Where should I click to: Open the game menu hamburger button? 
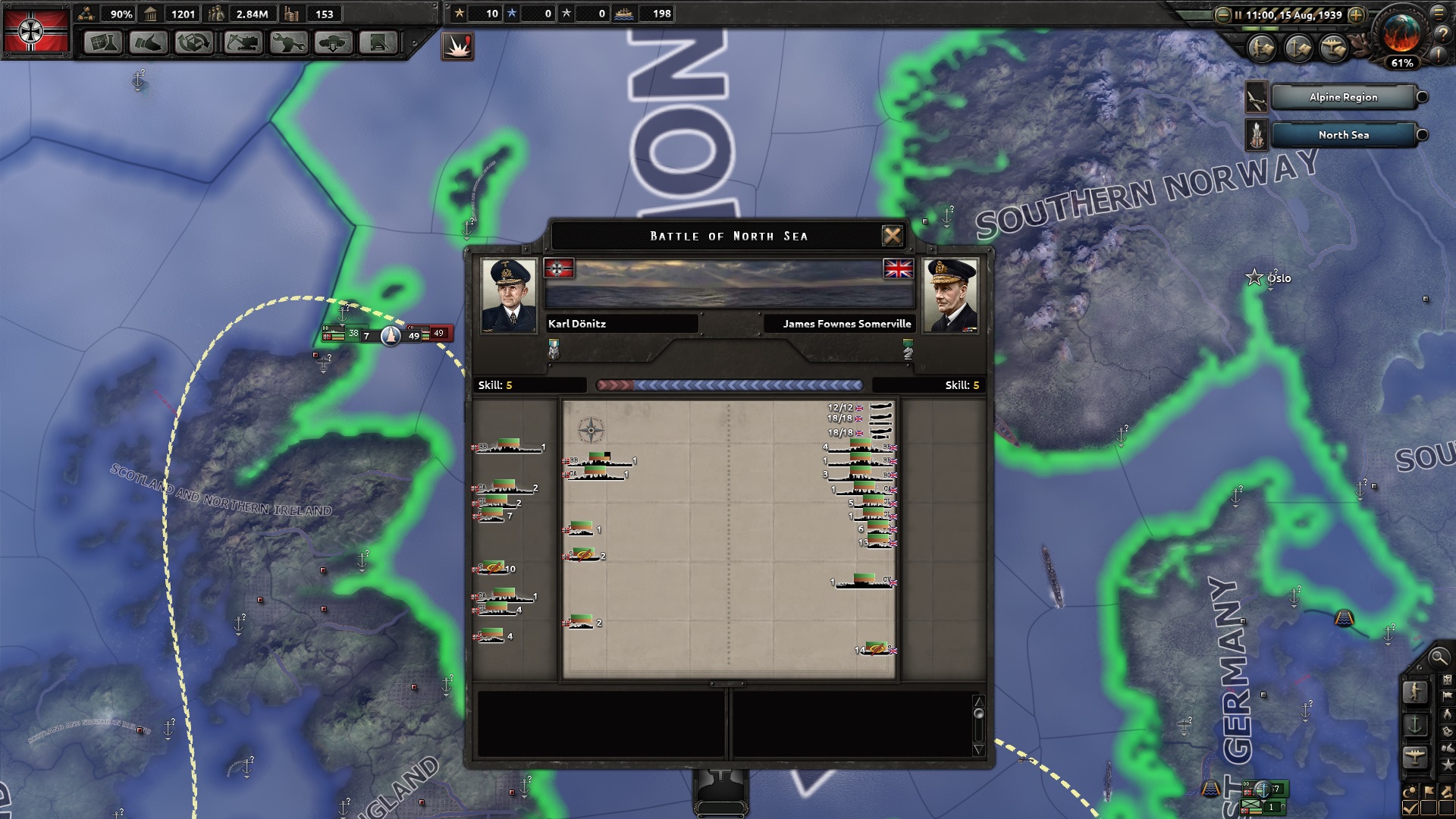pos(1439,13)
